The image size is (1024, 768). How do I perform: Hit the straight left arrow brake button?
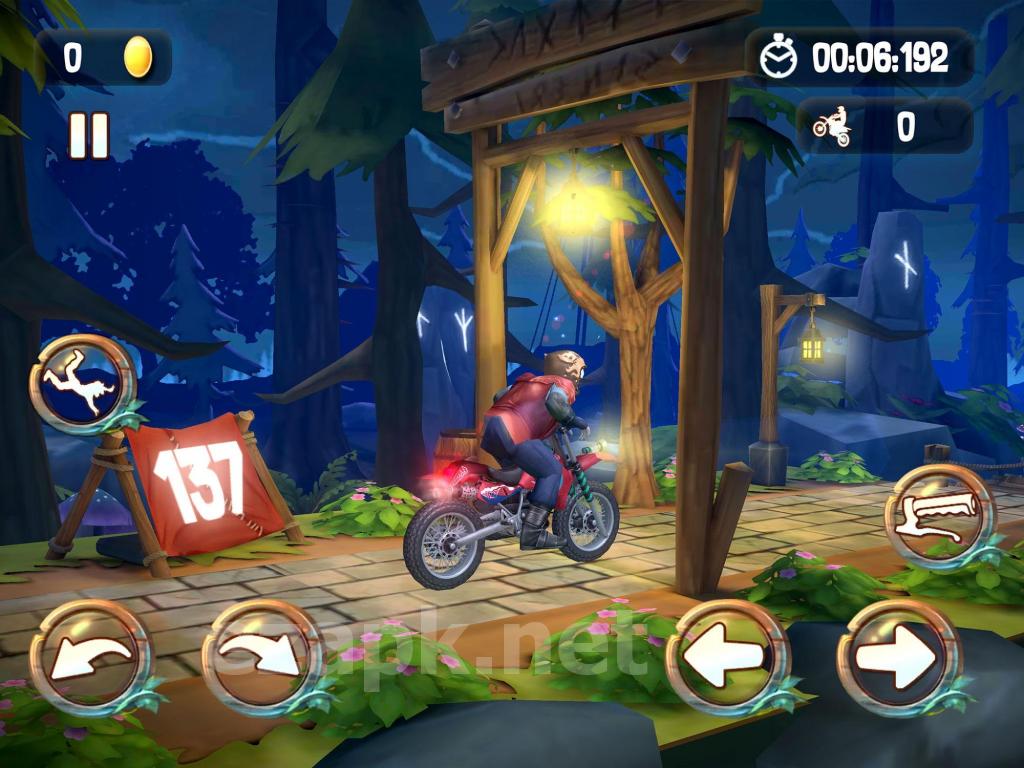[x=727, y=658]
